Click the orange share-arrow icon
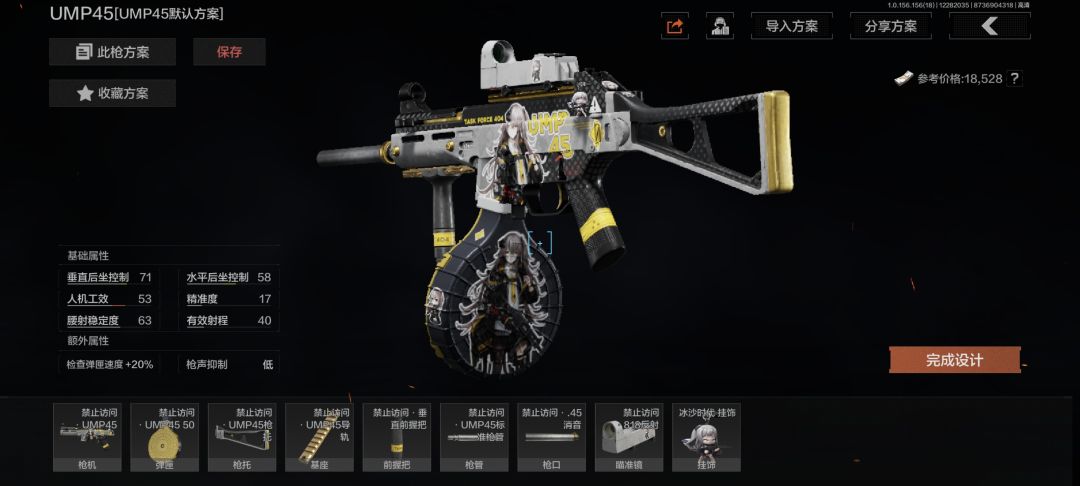Viewport: 1080px width, 486px height. [x=675, y=26]
